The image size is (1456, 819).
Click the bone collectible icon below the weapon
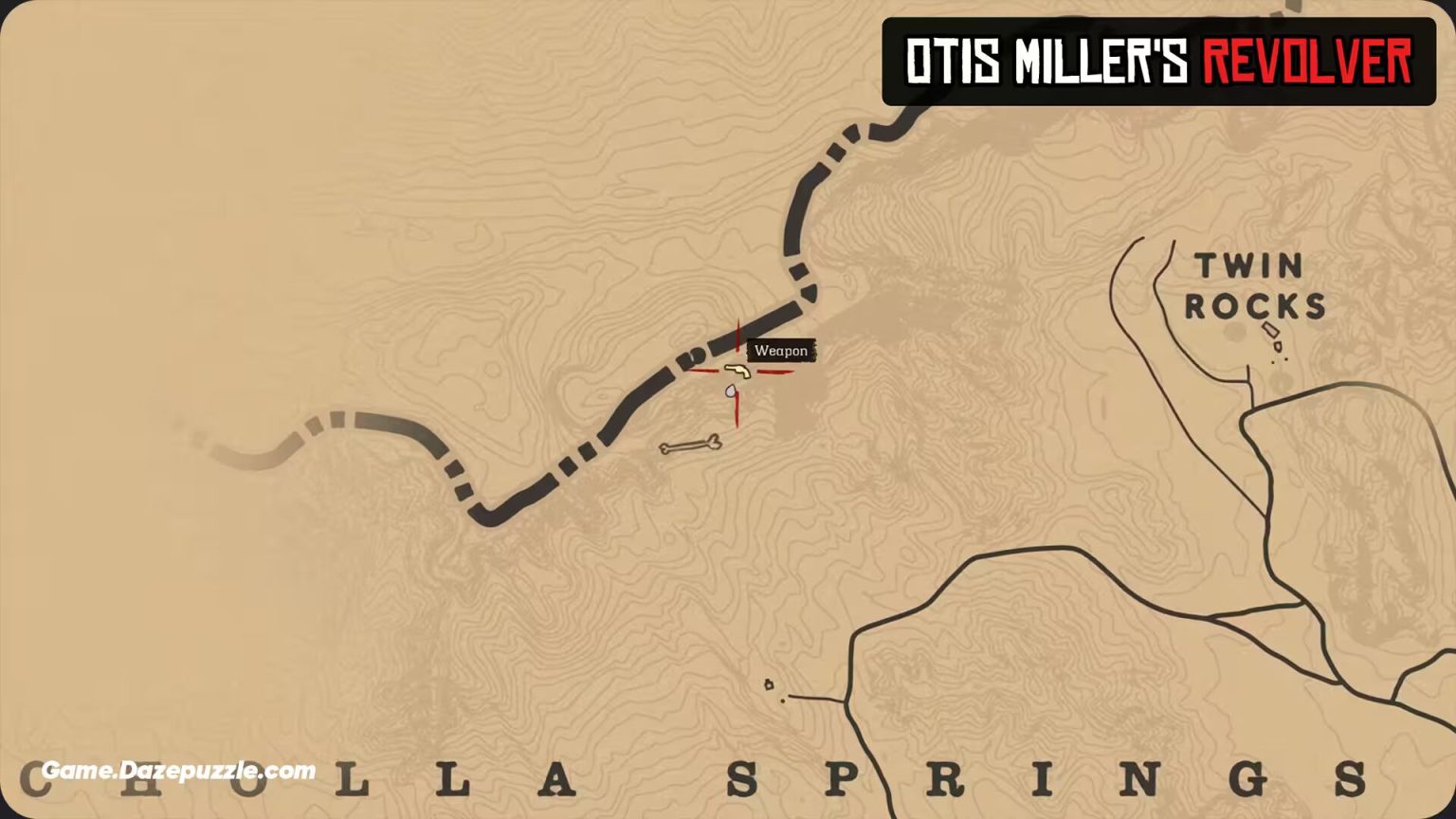691,443
